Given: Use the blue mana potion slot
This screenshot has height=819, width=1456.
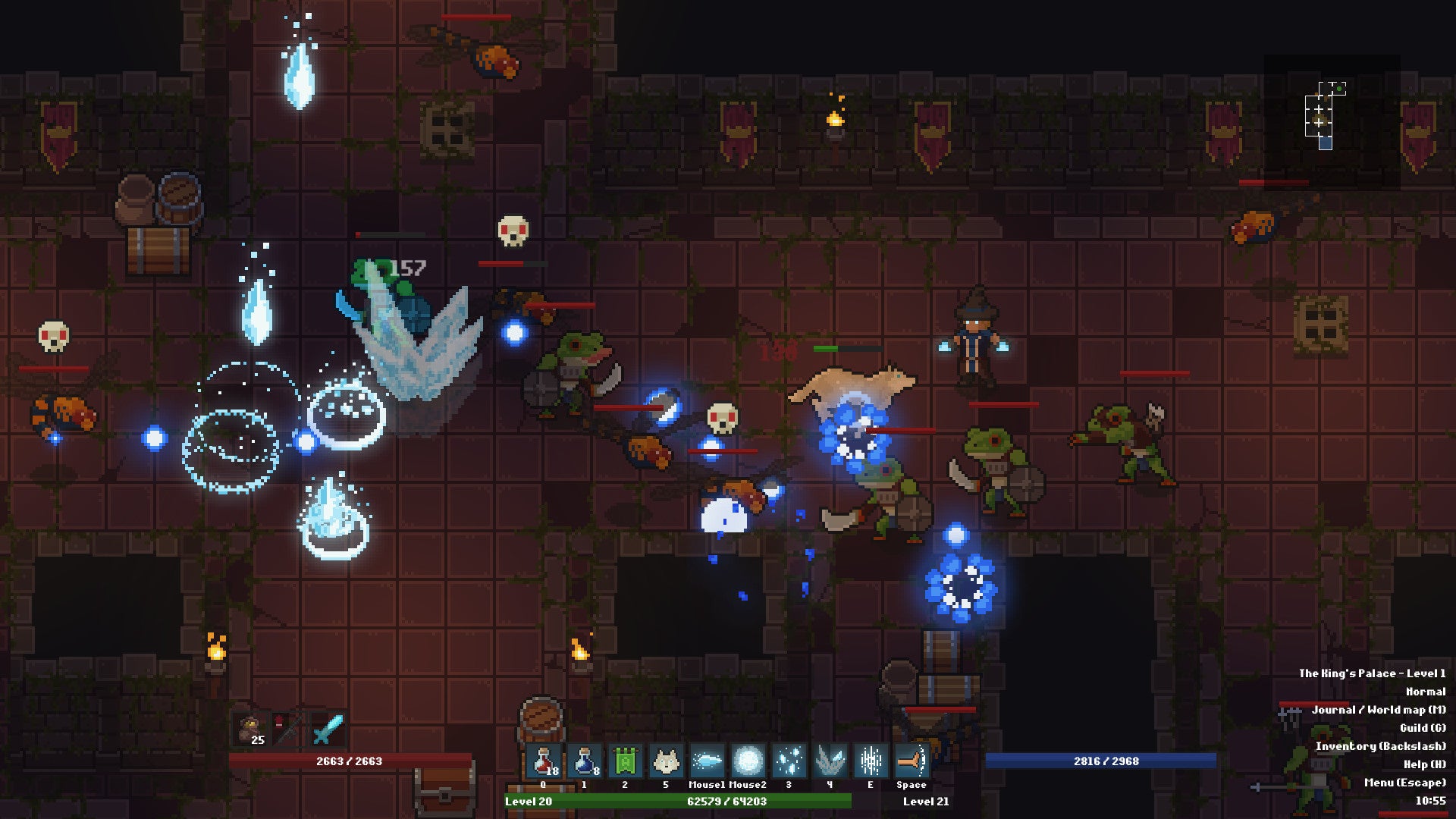Looking at the screenshot, I should (585, 761).
